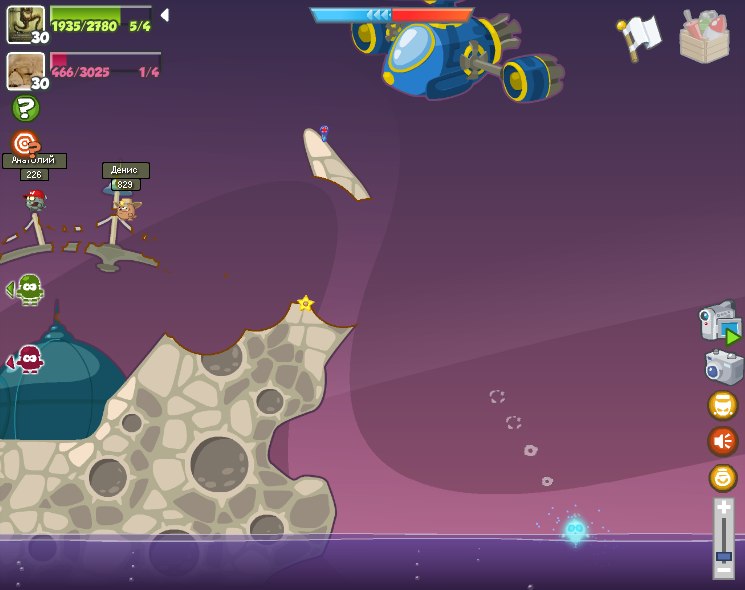Collapse team panel with the white arrow
Image resolution: width=745 pixels, height=590 pixels.
coord(165,15)
